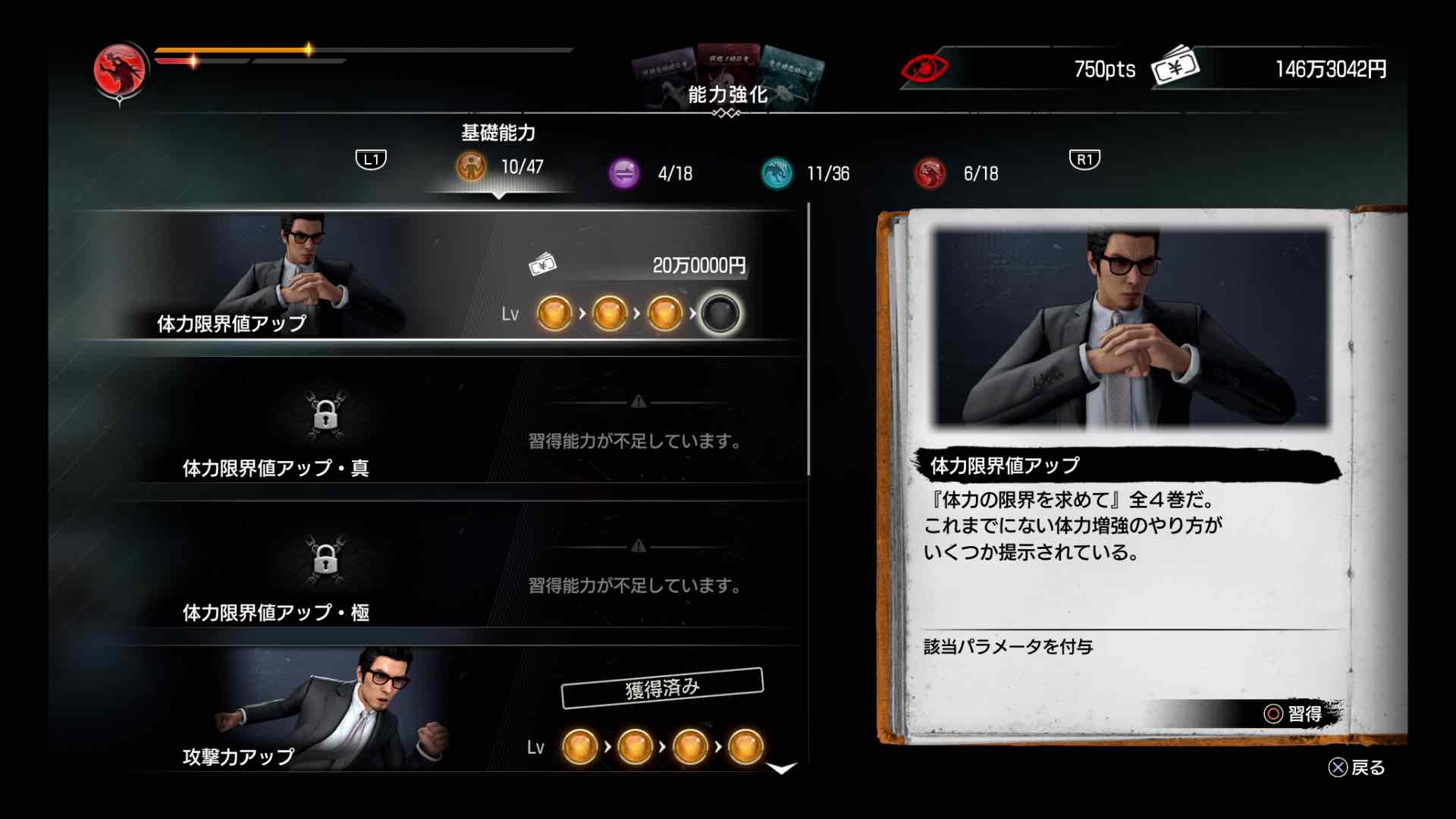
Task: Click the first filled level orb on 攻撃力アップ
Action: tap(579, 747)
